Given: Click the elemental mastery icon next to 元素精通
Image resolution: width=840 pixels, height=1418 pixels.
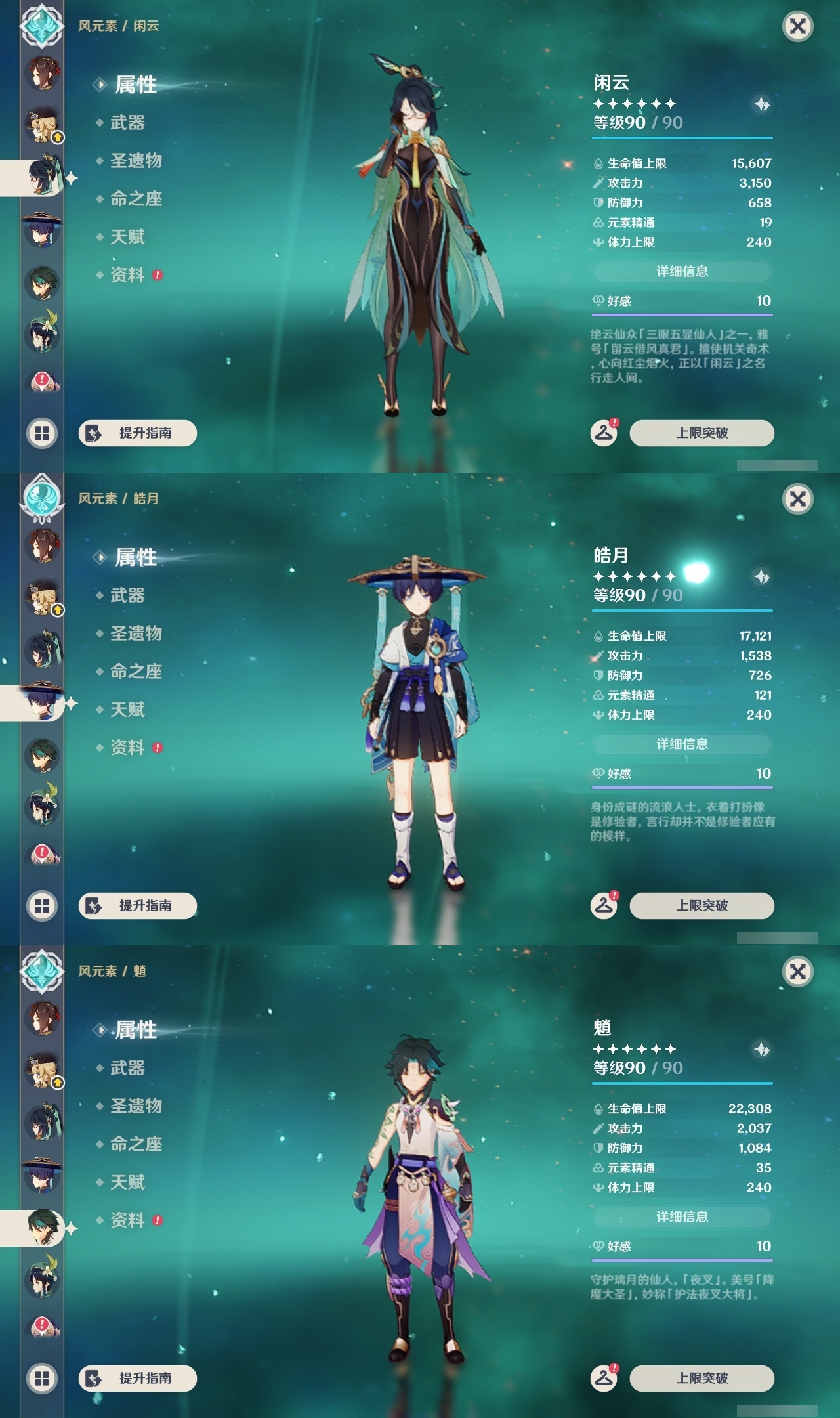Looking at the screenshot, I should [x=598, y=223].
